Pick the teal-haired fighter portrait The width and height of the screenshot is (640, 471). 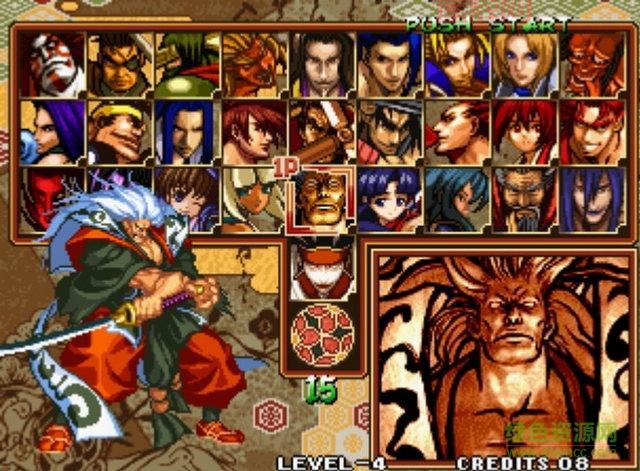point(456,198)
